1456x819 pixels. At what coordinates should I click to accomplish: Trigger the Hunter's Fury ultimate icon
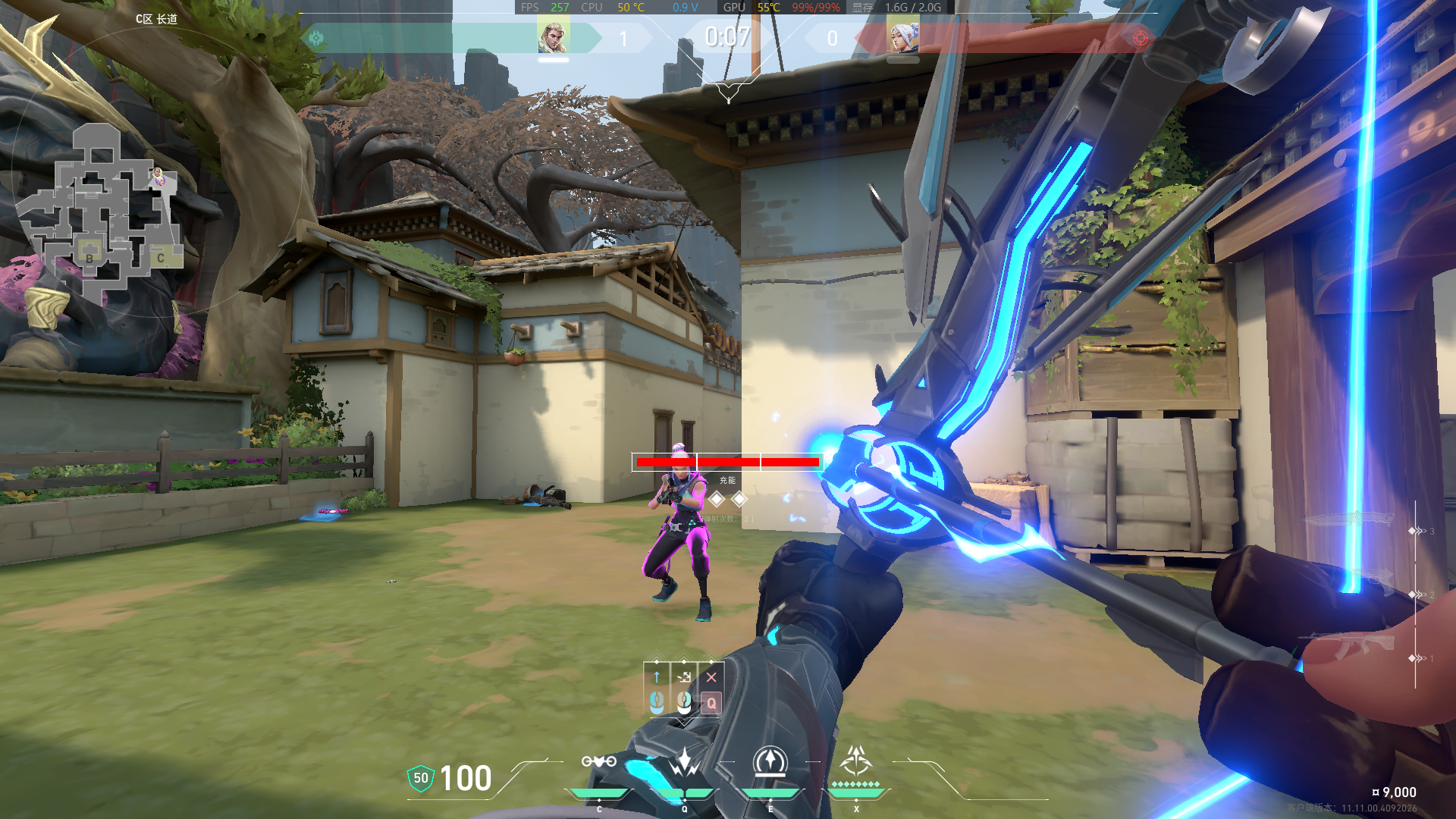(x=856, y=760)
